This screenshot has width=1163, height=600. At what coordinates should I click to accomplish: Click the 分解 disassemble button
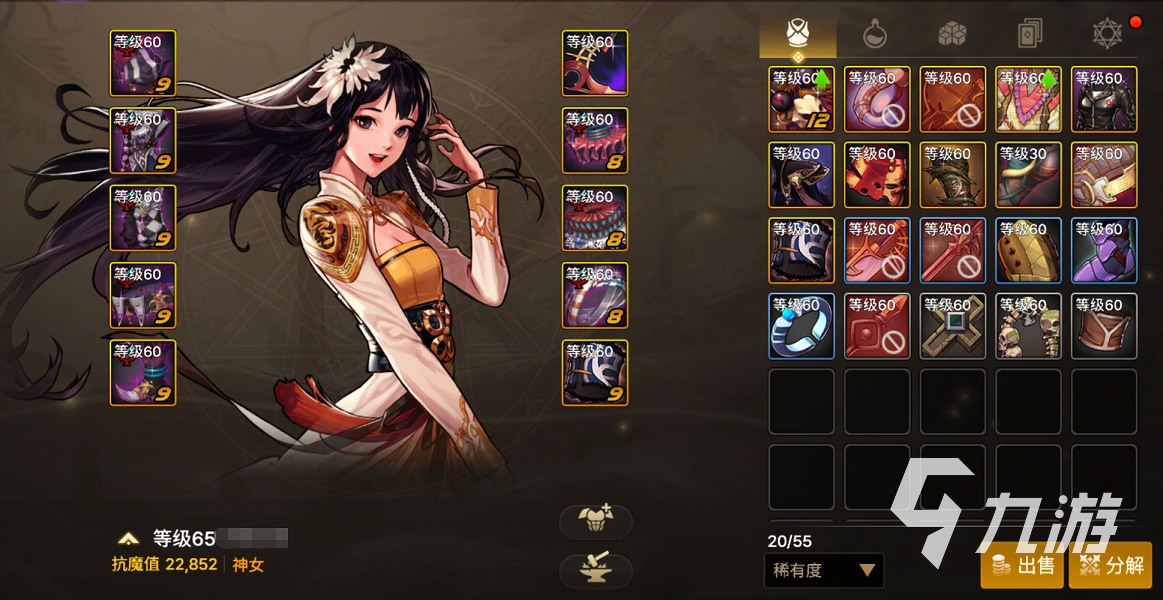[x=1111, y=566]
